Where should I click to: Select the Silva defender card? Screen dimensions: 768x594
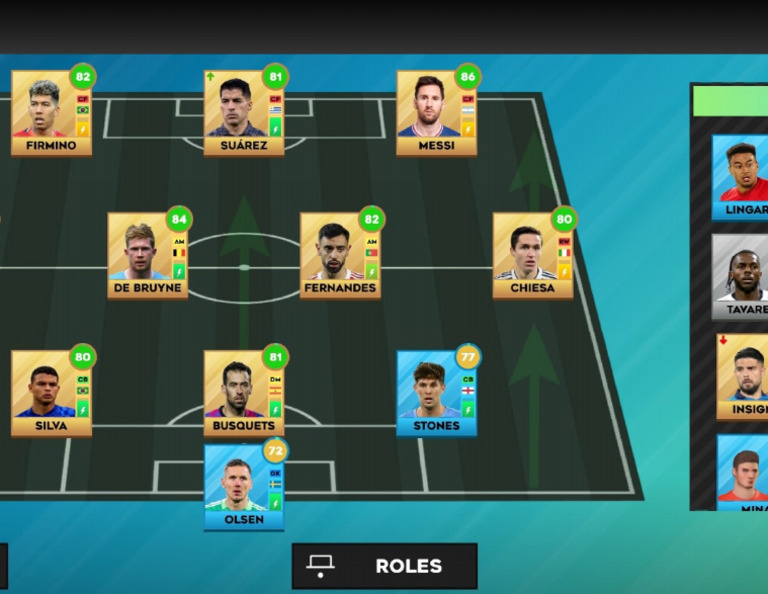tap(51, 393)
